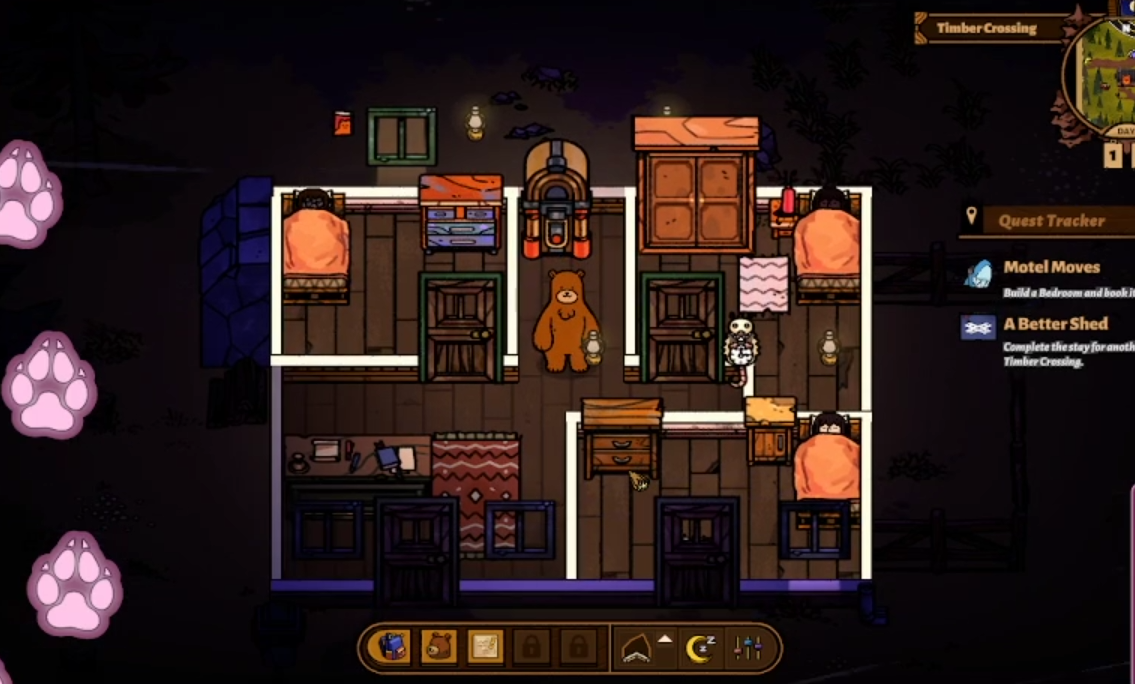Open the backpack inventory

click(x=391, y=647)
